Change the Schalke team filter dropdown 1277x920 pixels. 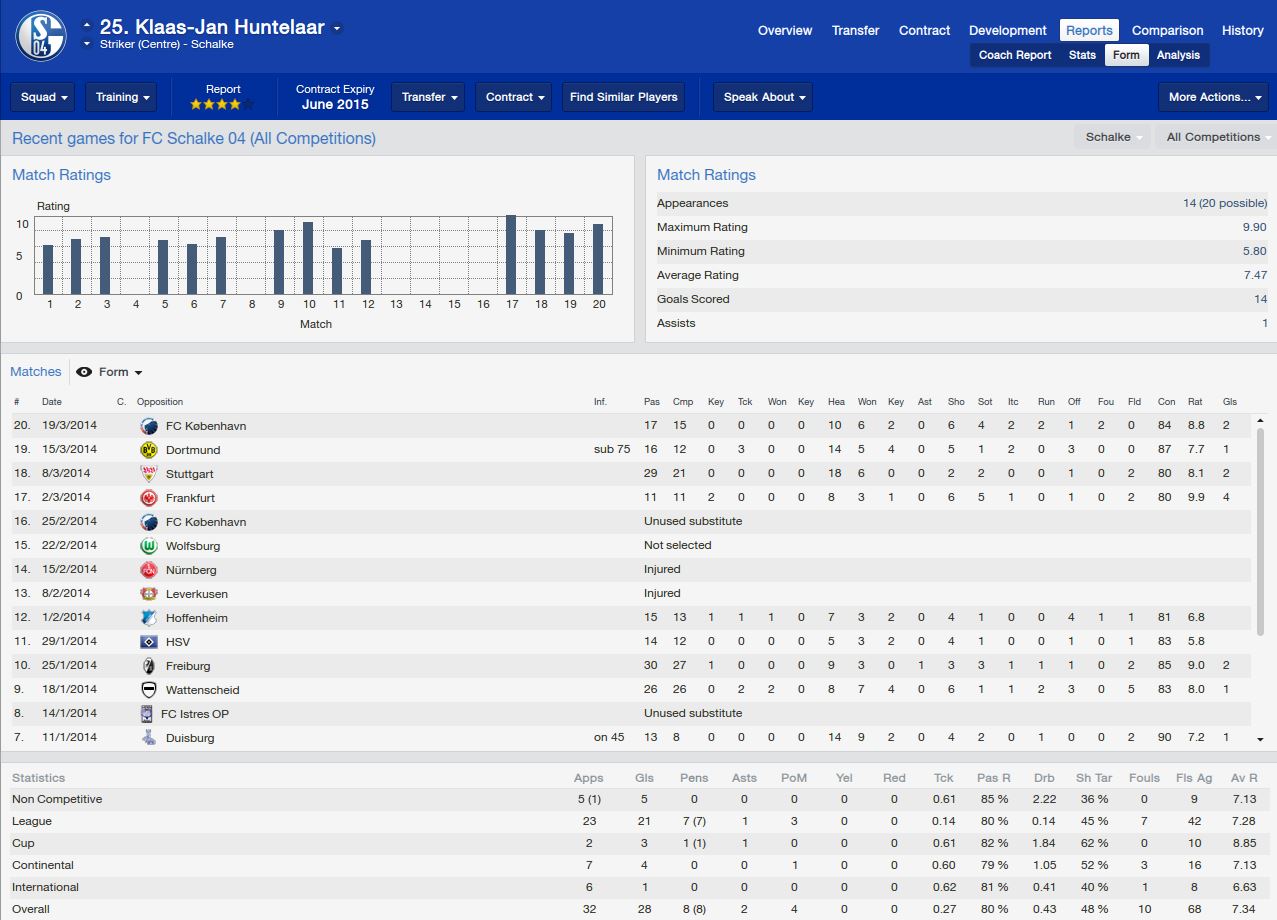[1113, 137]
